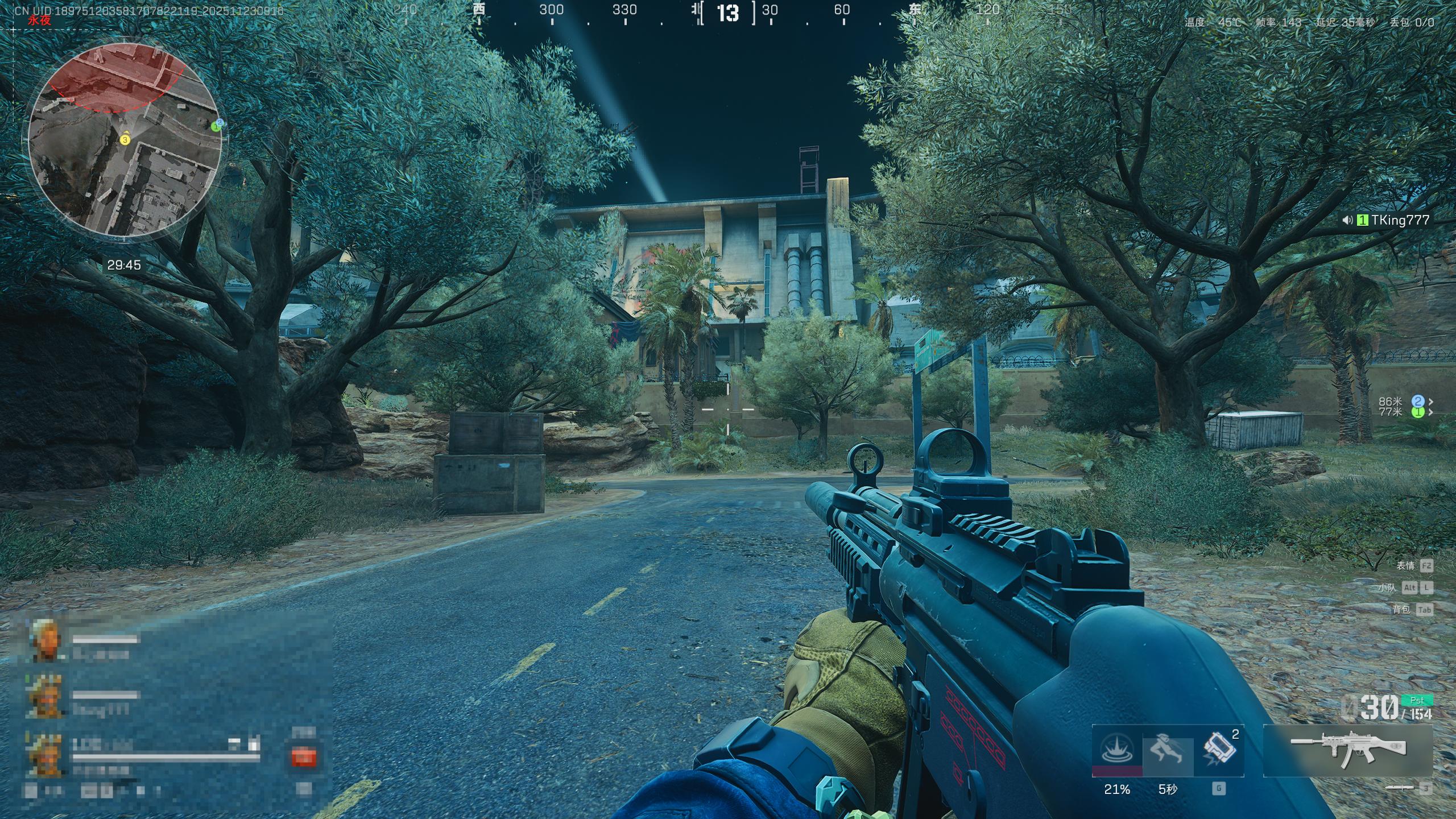Select the suppressed SMG weapon slot
Image resolution: width=1456 pixels, height=819 pixels.
(x=1347, y=751)
